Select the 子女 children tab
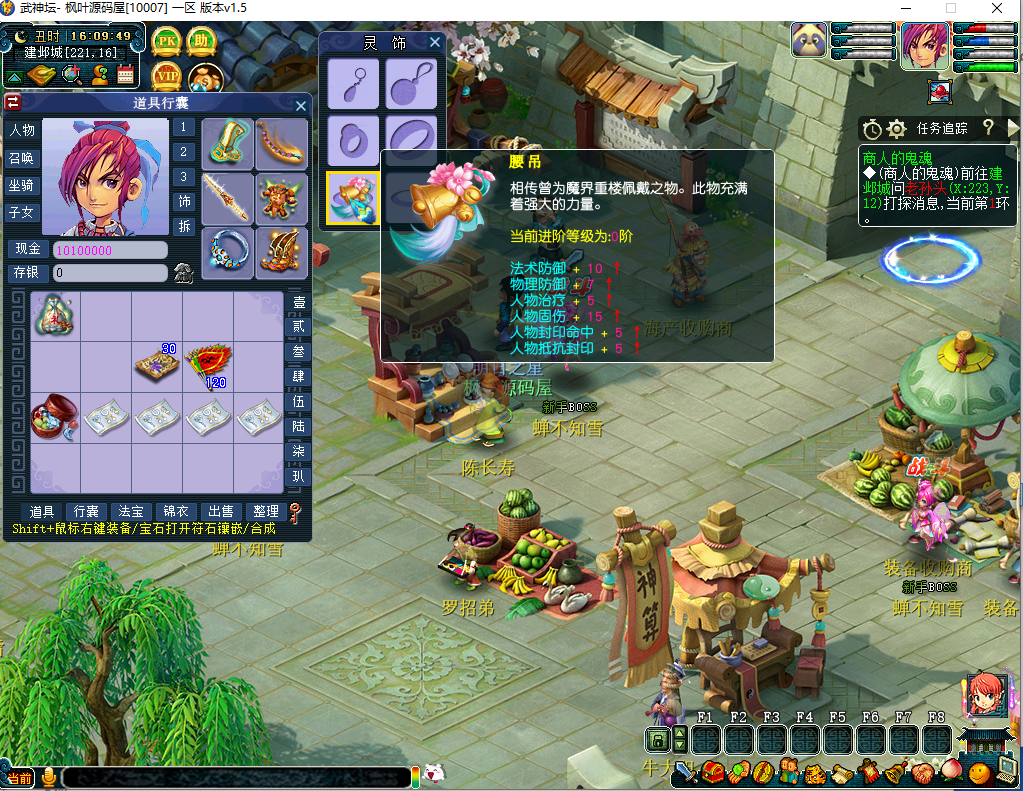This screenshot has width=1023, height=791. coord(21,212)
